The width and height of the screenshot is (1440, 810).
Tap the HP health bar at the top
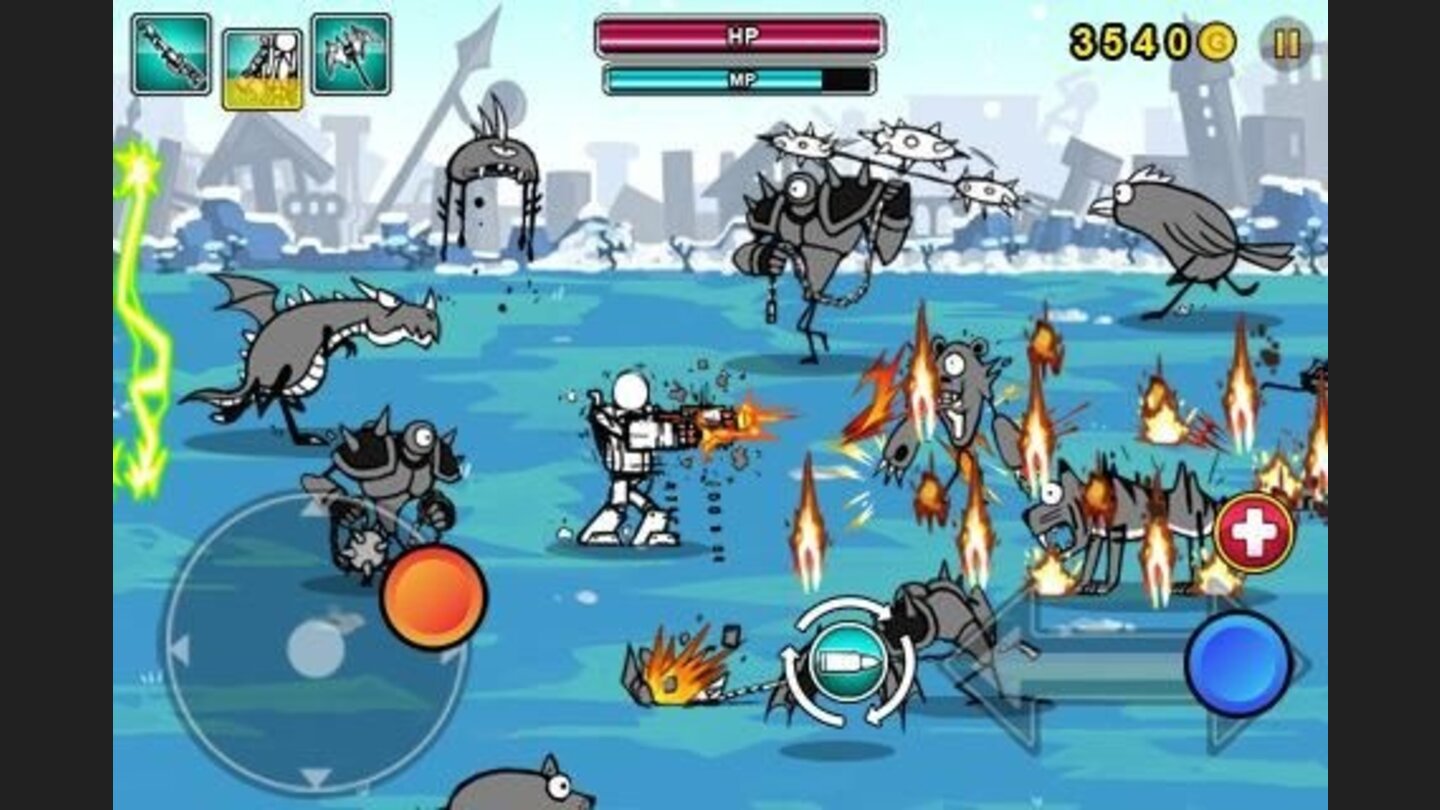tap(735, 36)
